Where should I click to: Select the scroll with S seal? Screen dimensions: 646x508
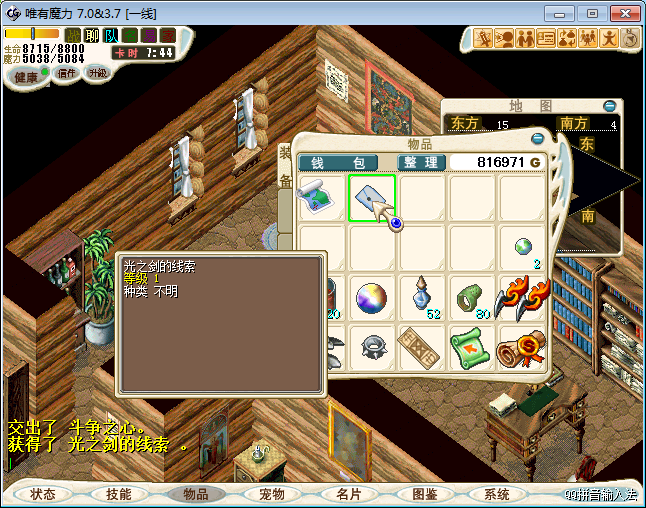point(522,347)
